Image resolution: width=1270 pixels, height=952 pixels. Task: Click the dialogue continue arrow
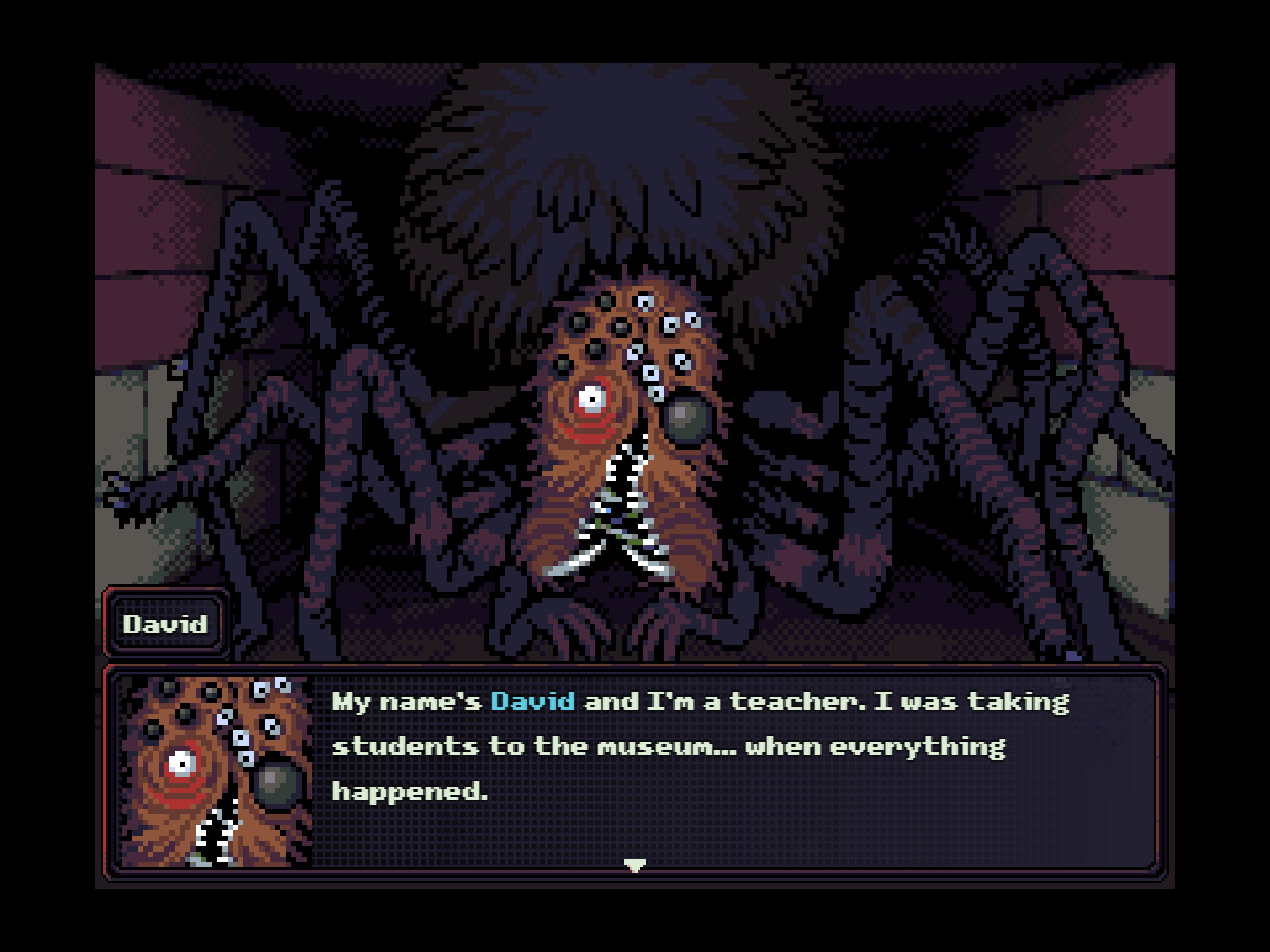(x=634, y=865)
